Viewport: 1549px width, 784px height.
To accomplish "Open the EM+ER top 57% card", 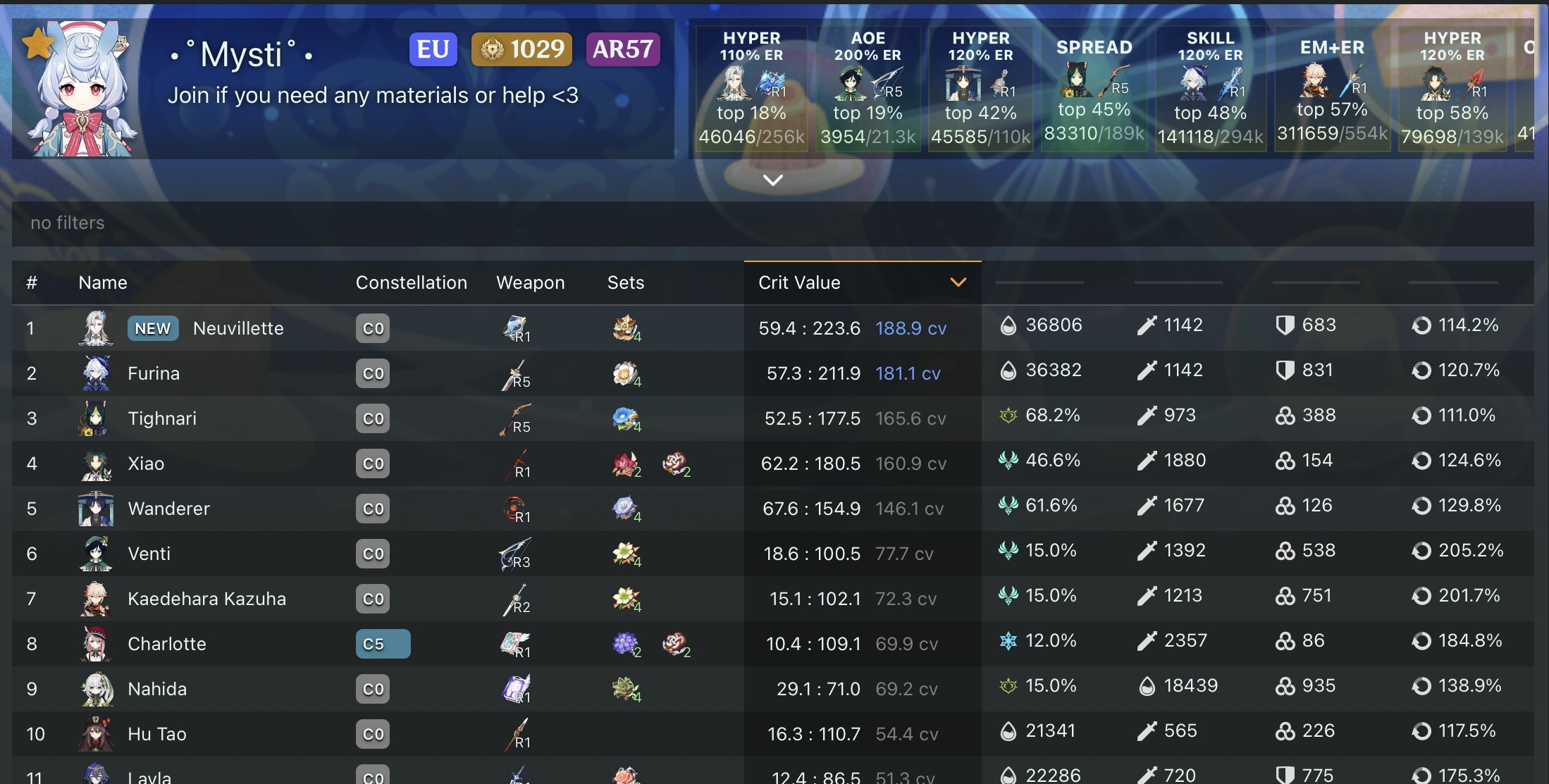I will (x=1332, y=88).
